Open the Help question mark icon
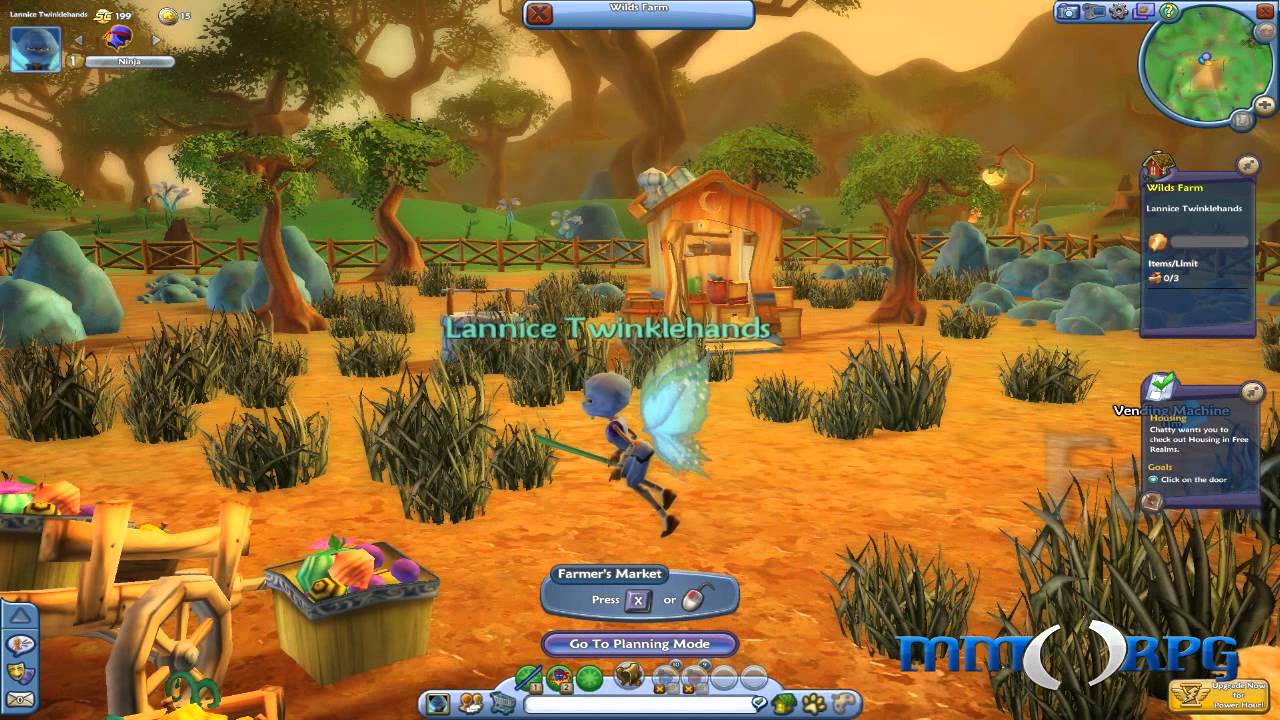The height and width of the screenshot is (720, 1280). coord(1169,13)
